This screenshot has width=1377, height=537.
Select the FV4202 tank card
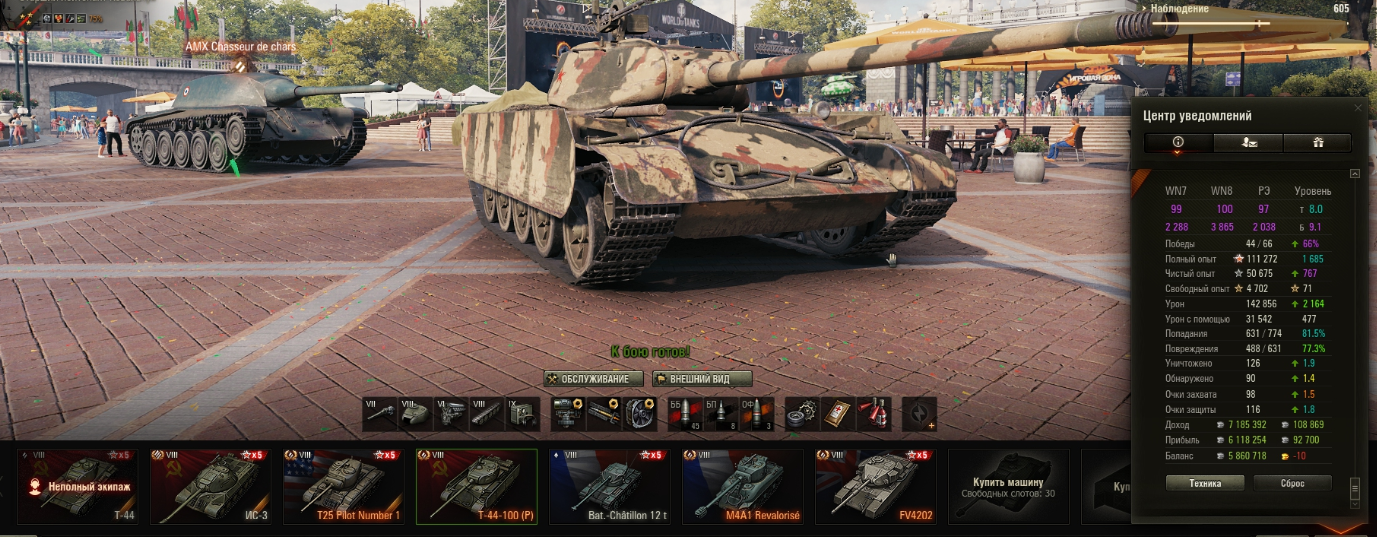(x=875, y=487)
